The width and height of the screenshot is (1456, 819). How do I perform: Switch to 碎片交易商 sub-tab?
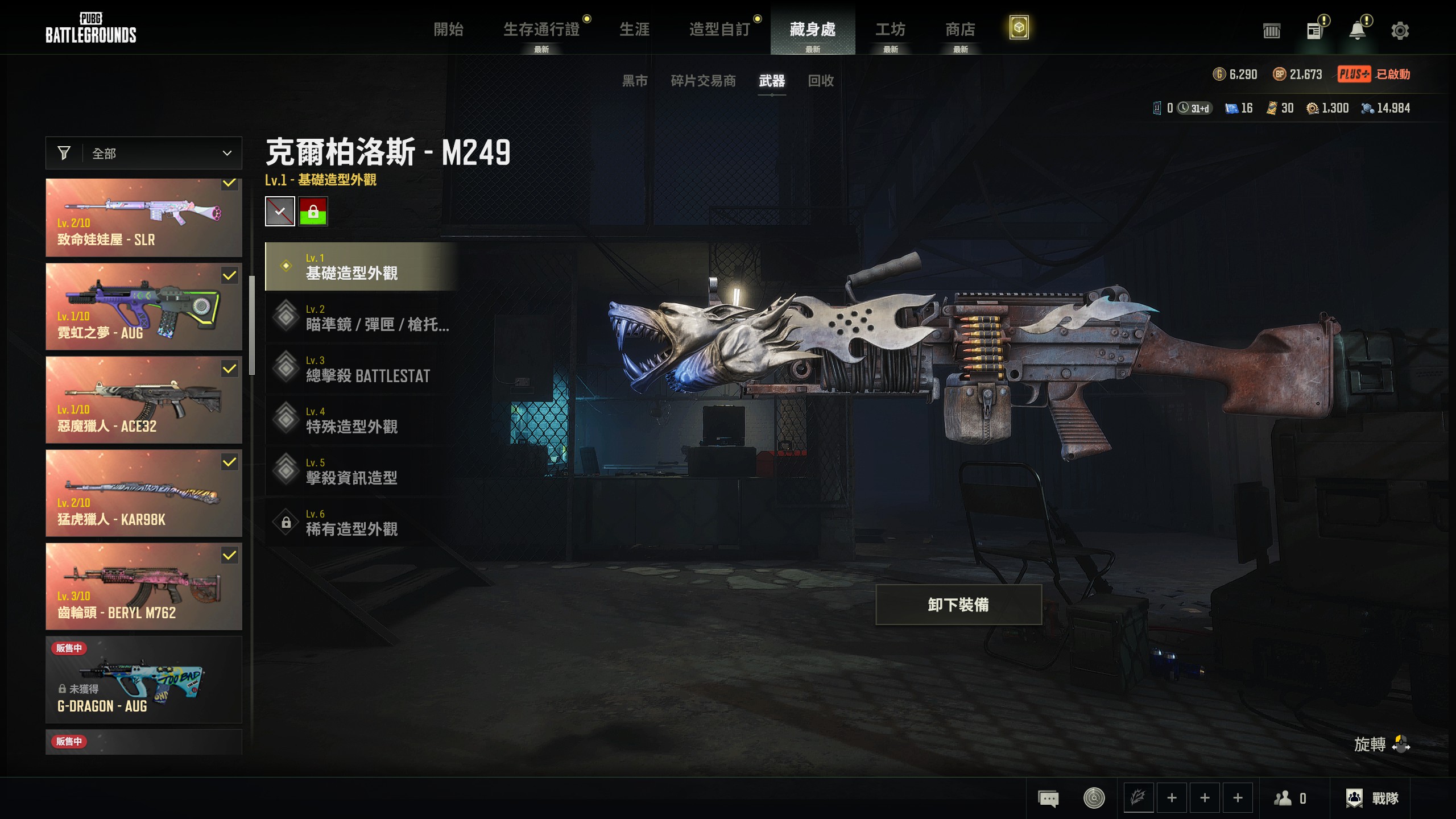(x=703, y=81)
